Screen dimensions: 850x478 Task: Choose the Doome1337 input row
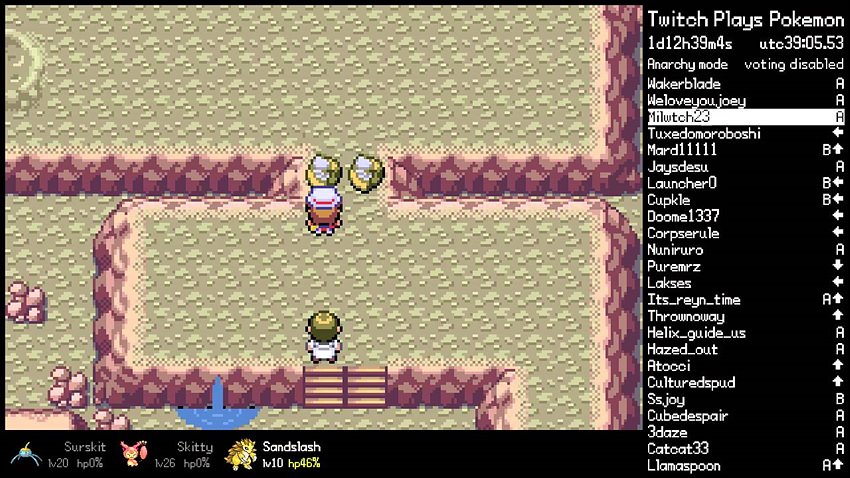click(x=745, y=217)
